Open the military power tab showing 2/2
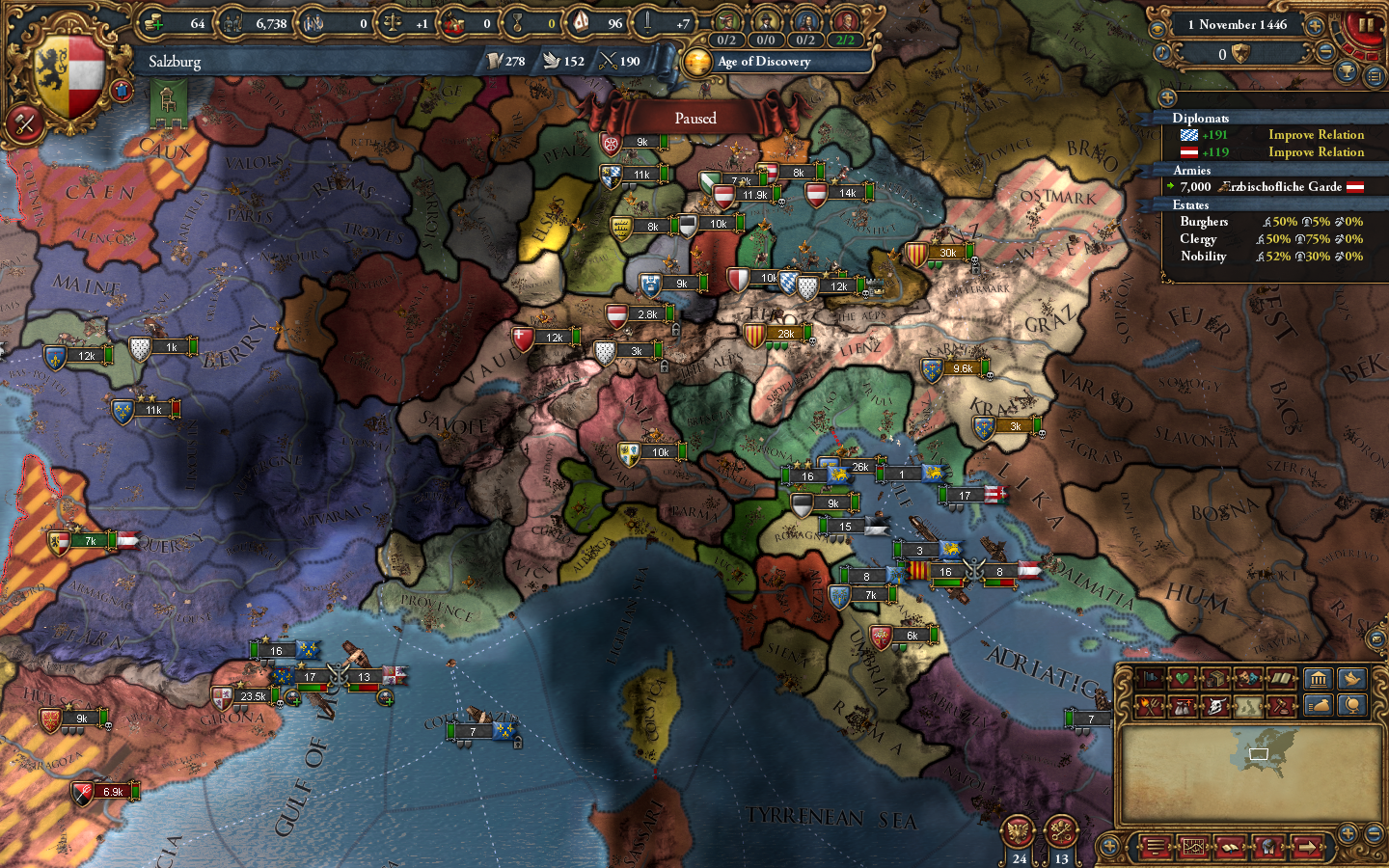 point(846,41)
